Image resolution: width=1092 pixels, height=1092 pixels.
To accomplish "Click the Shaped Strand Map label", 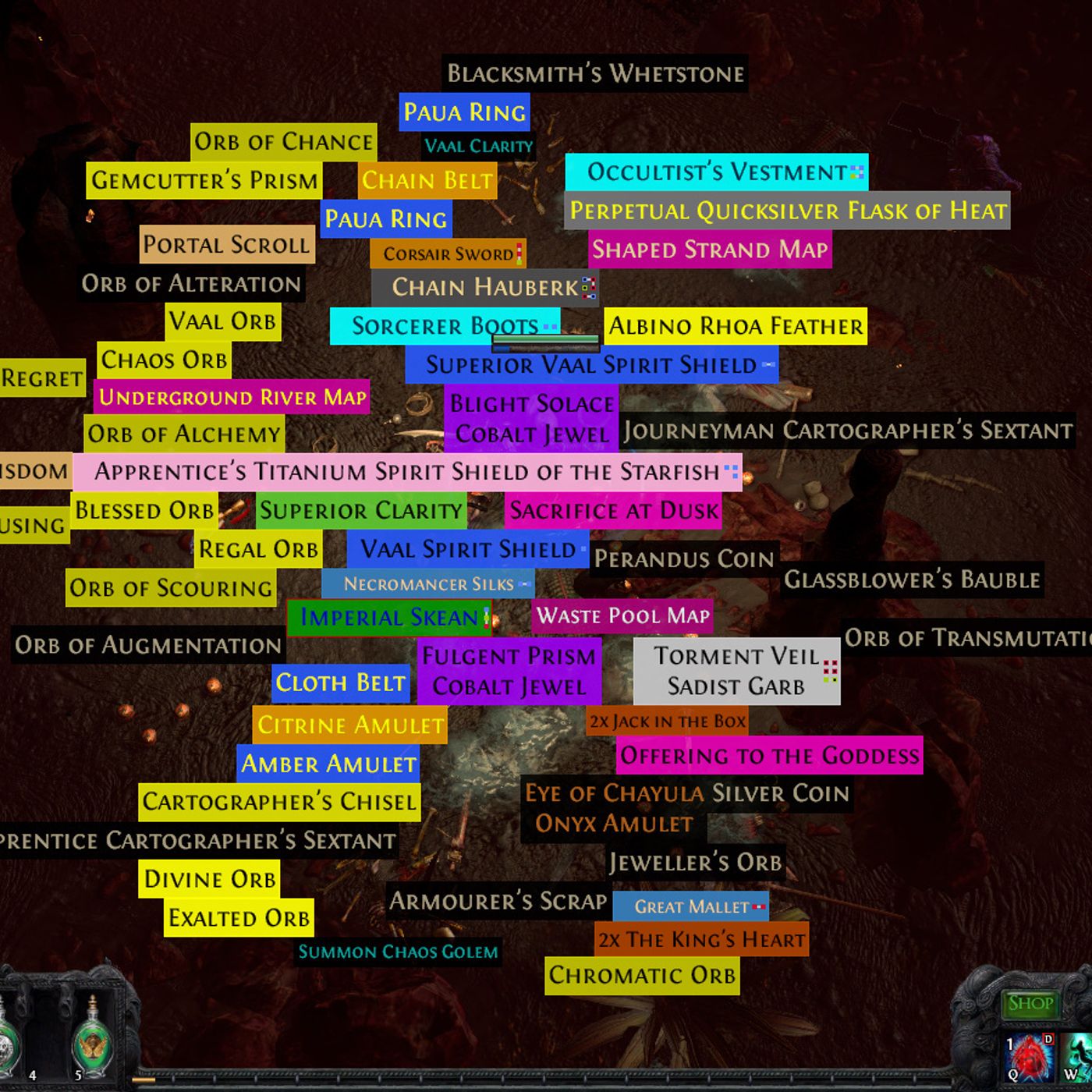I will (x=709, y=250).
